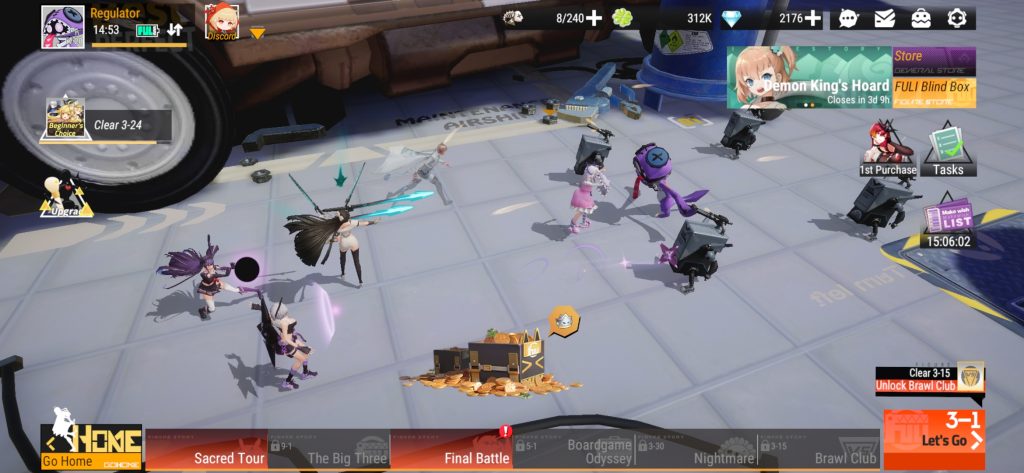Open the Demon King's Hoard event banner

tap(808, 78)
